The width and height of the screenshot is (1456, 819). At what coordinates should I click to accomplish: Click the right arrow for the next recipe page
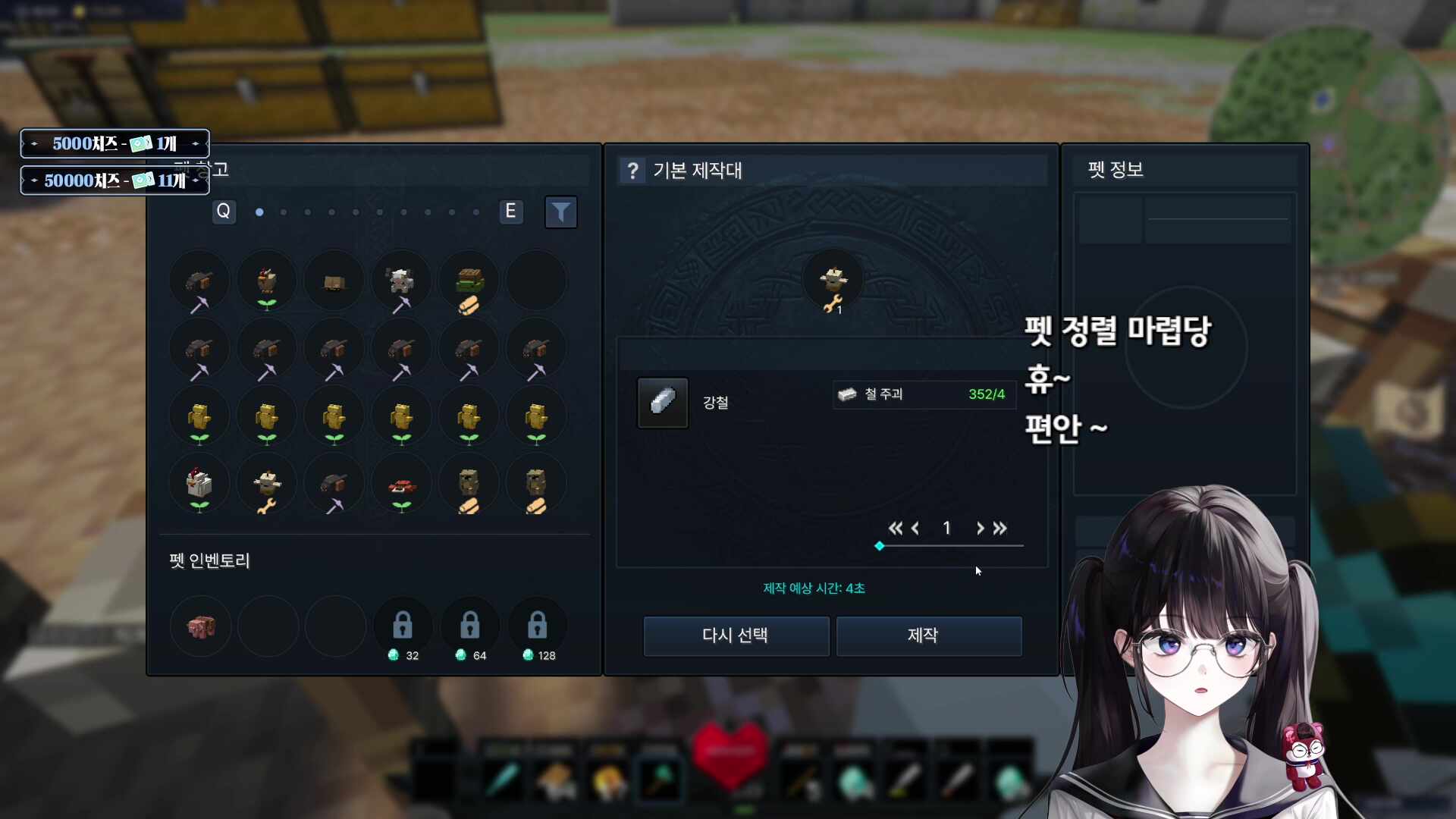(980, 529)
